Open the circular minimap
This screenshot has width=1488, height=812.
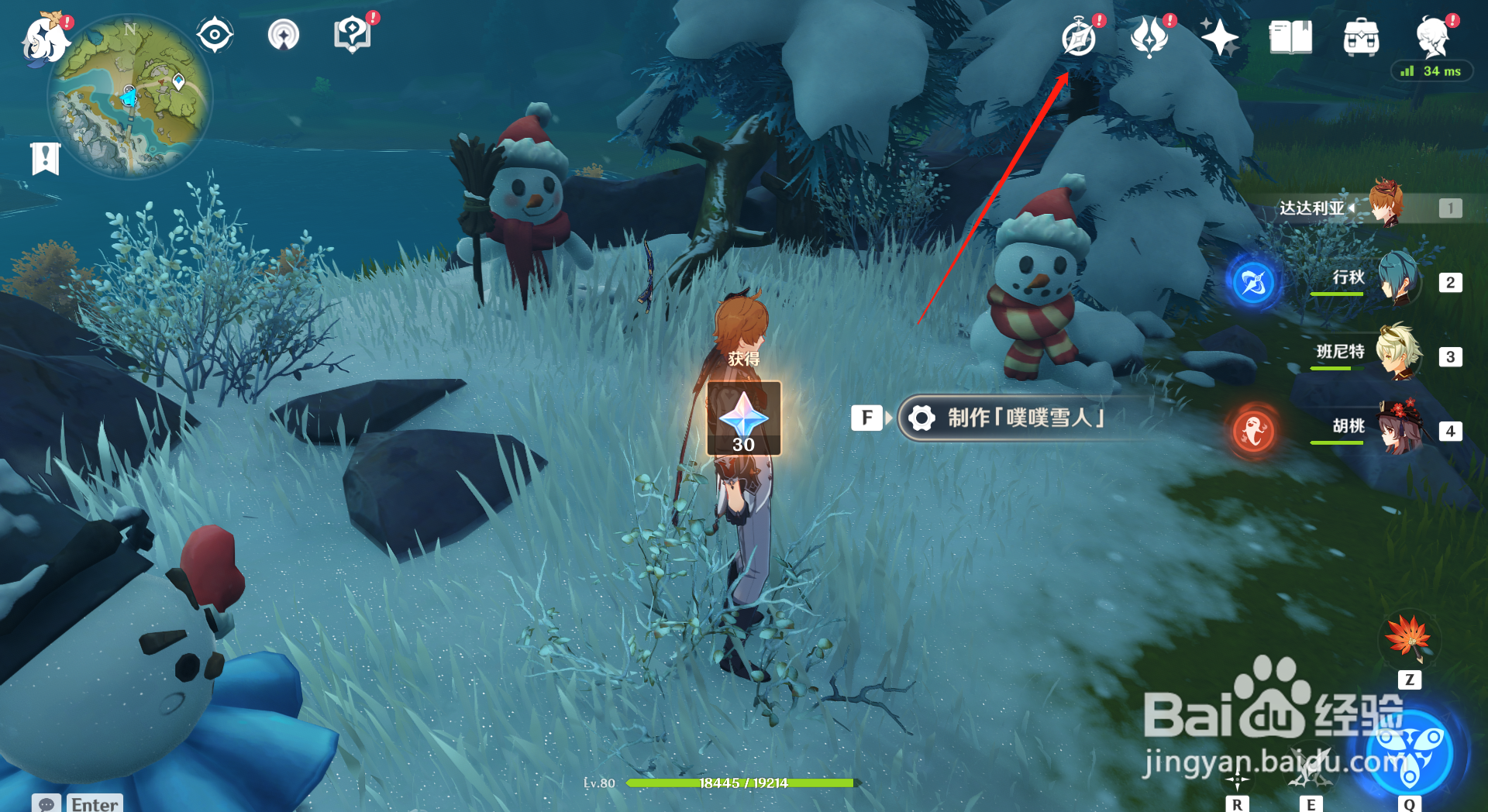(130, 98)
